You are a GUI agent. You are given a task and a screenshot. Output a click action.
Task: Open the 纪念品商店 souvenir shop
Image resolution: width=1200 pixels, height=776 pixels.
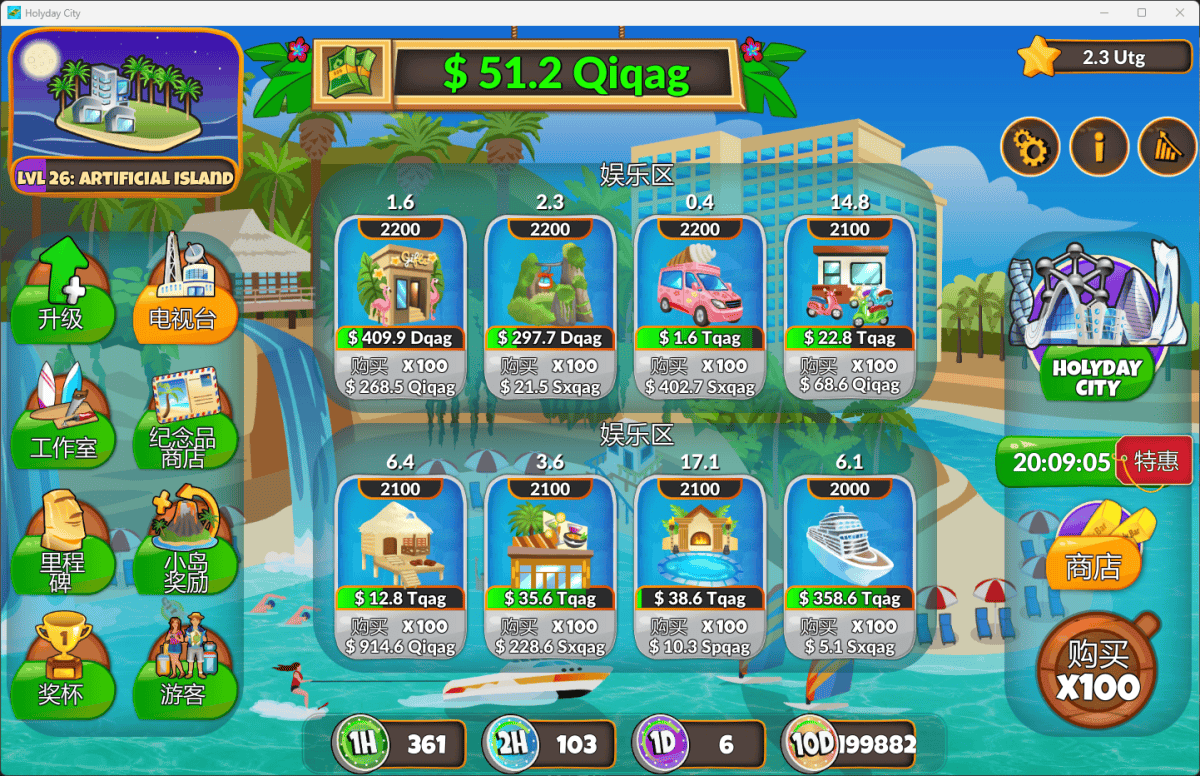[185, 422]
